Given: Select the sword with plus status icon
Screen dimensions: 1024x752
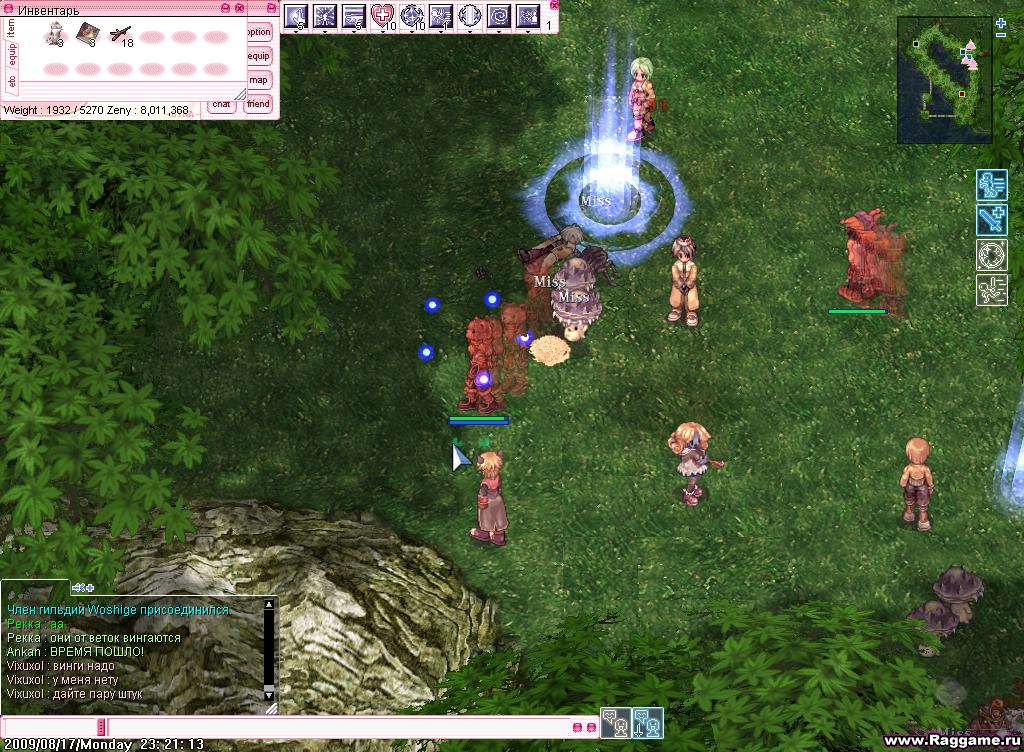Looking at the screenshot, I should 991,220.
